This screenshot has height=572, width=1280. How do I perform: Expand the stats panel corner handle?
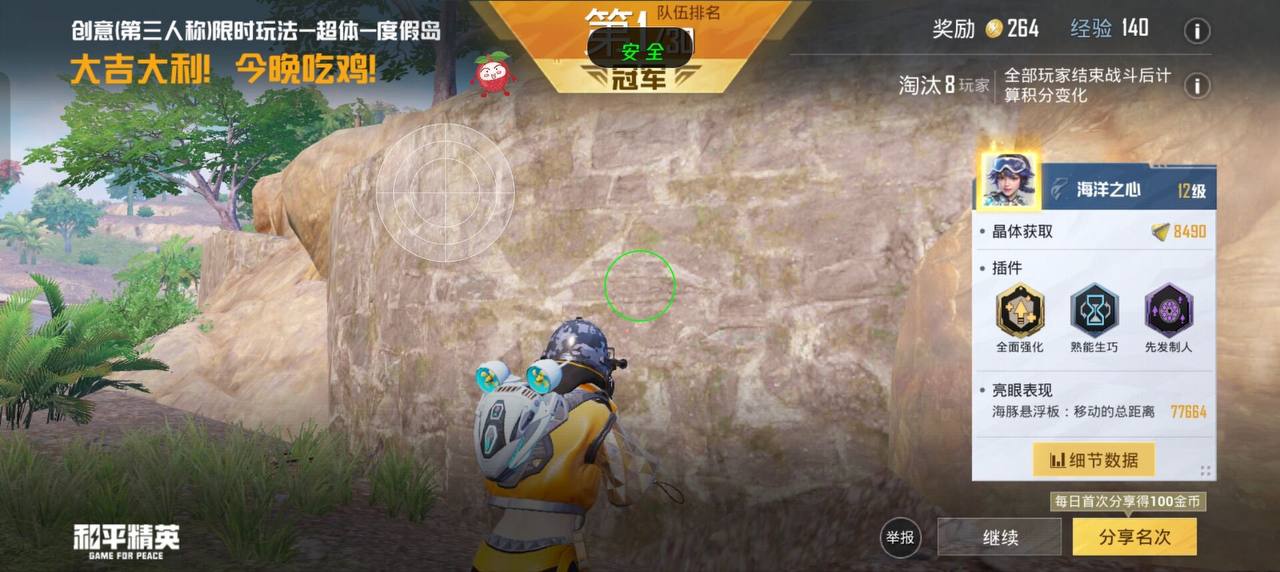pyautogui.click(x=1205, y=471)
